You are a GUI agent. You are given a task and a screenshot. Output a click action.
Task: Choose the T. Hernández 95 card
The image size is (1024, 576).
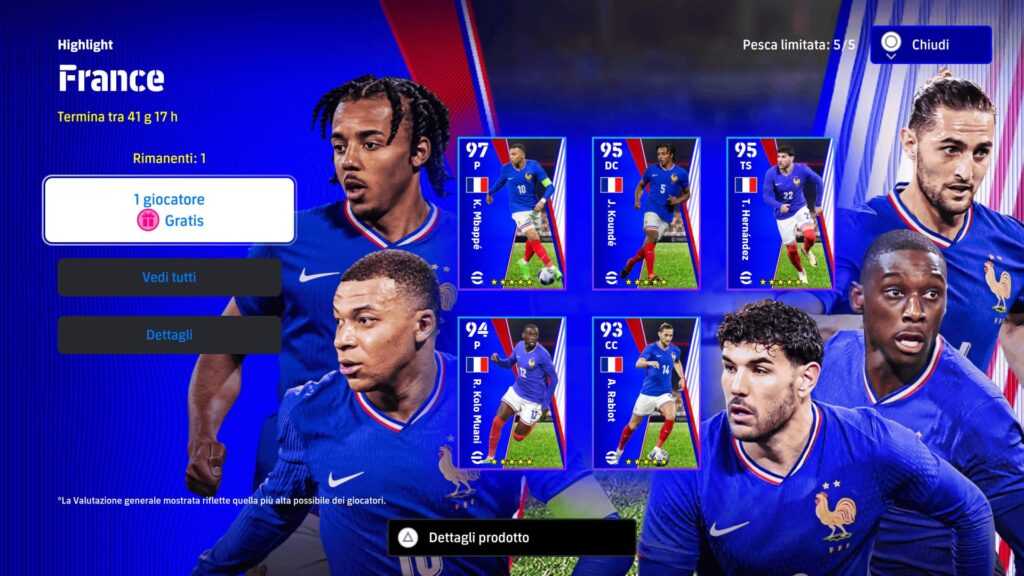click(779, 213)
